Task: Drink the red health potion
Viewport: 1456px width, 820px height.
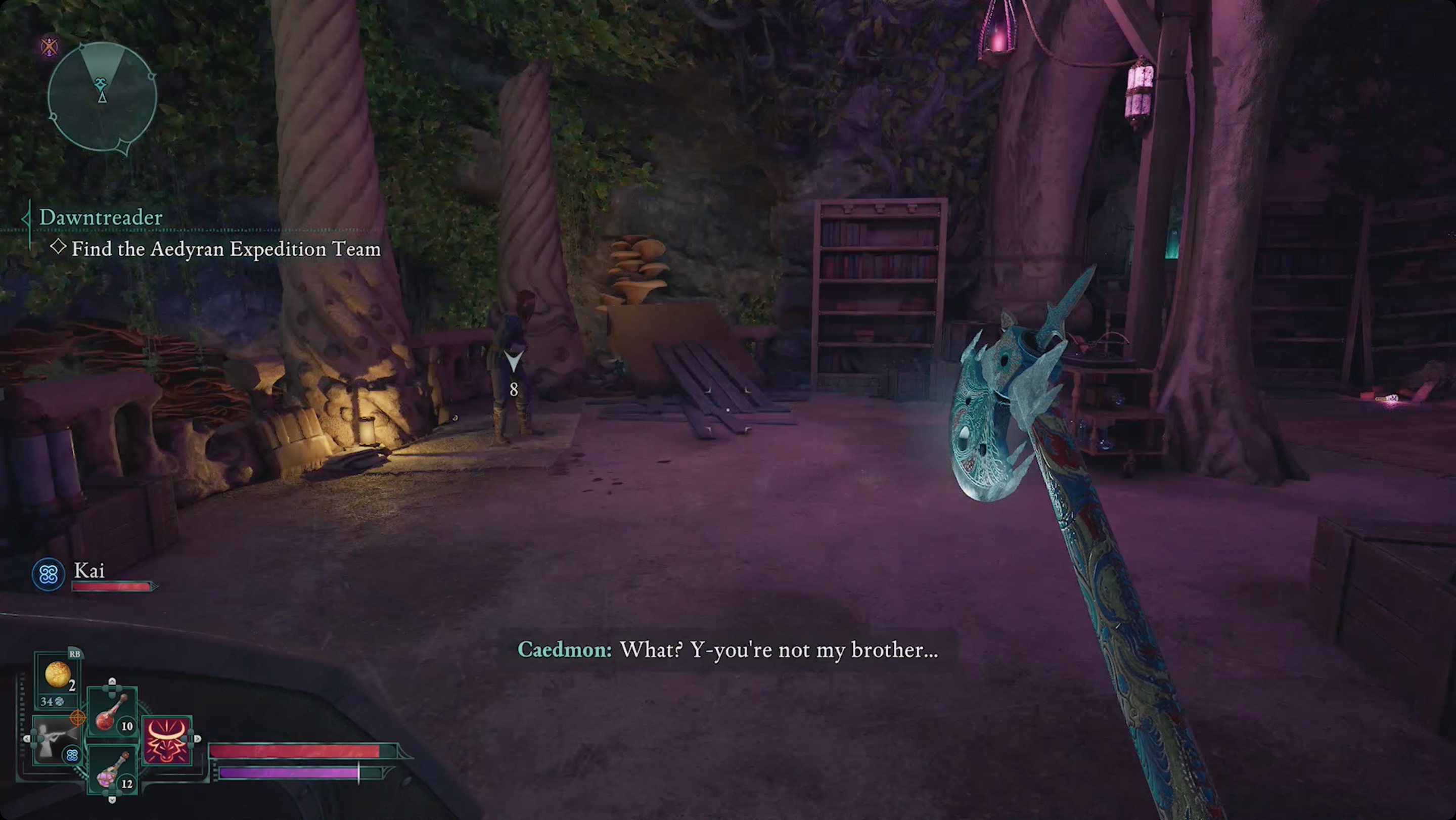Action: click(x=112, y=714)
